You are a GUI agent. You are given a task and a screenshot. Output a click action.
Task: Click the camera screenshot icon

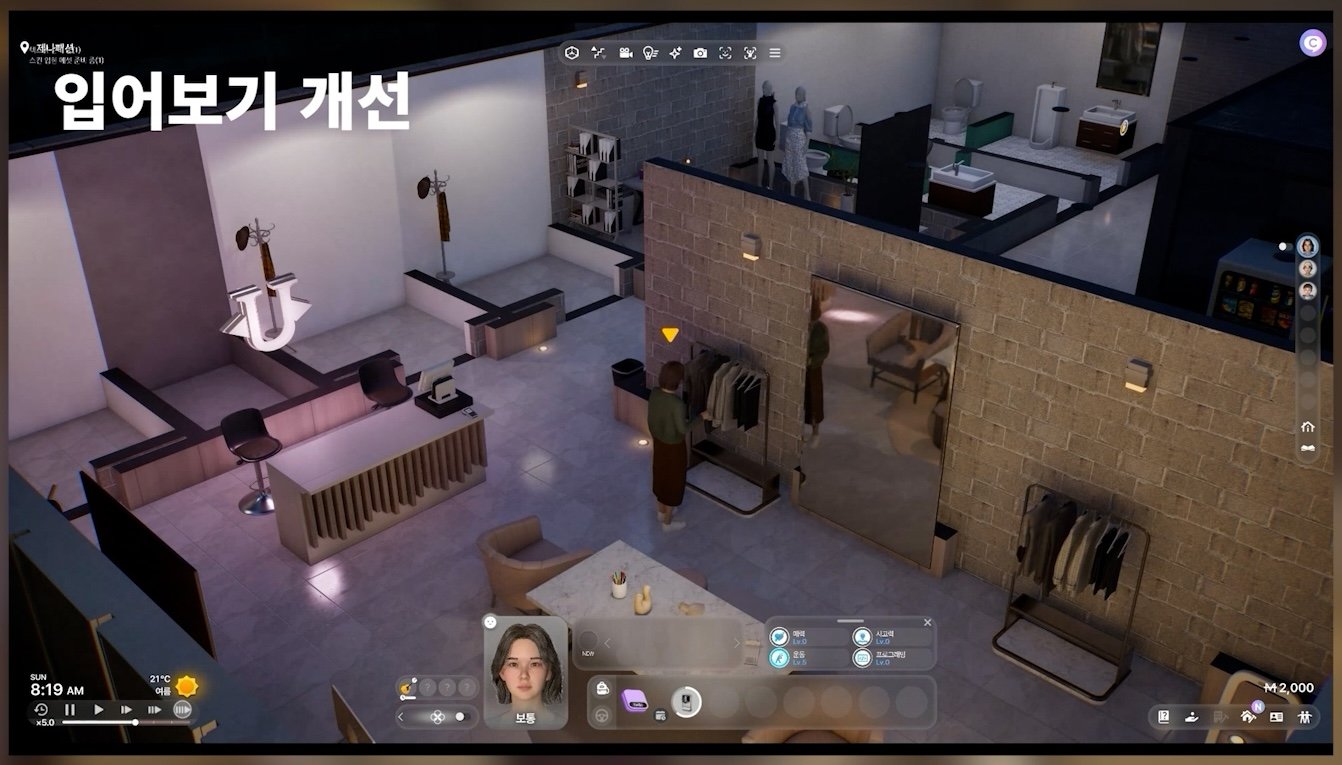pos(700,53)
